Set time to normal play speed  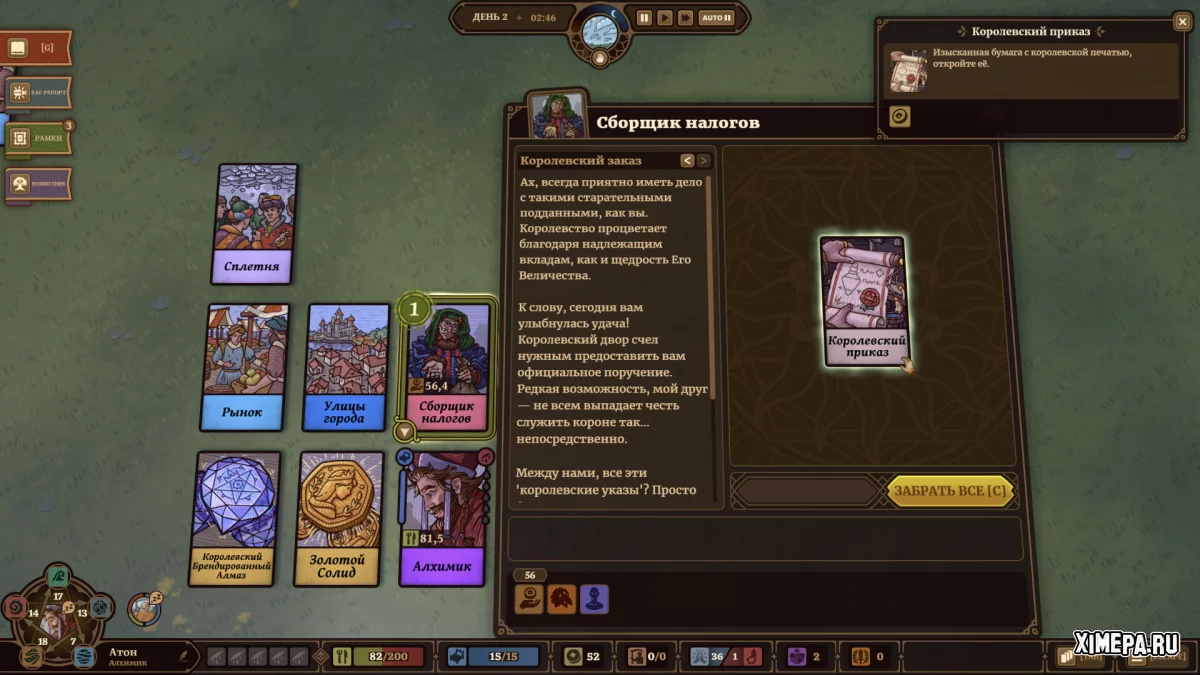[664, 18]
